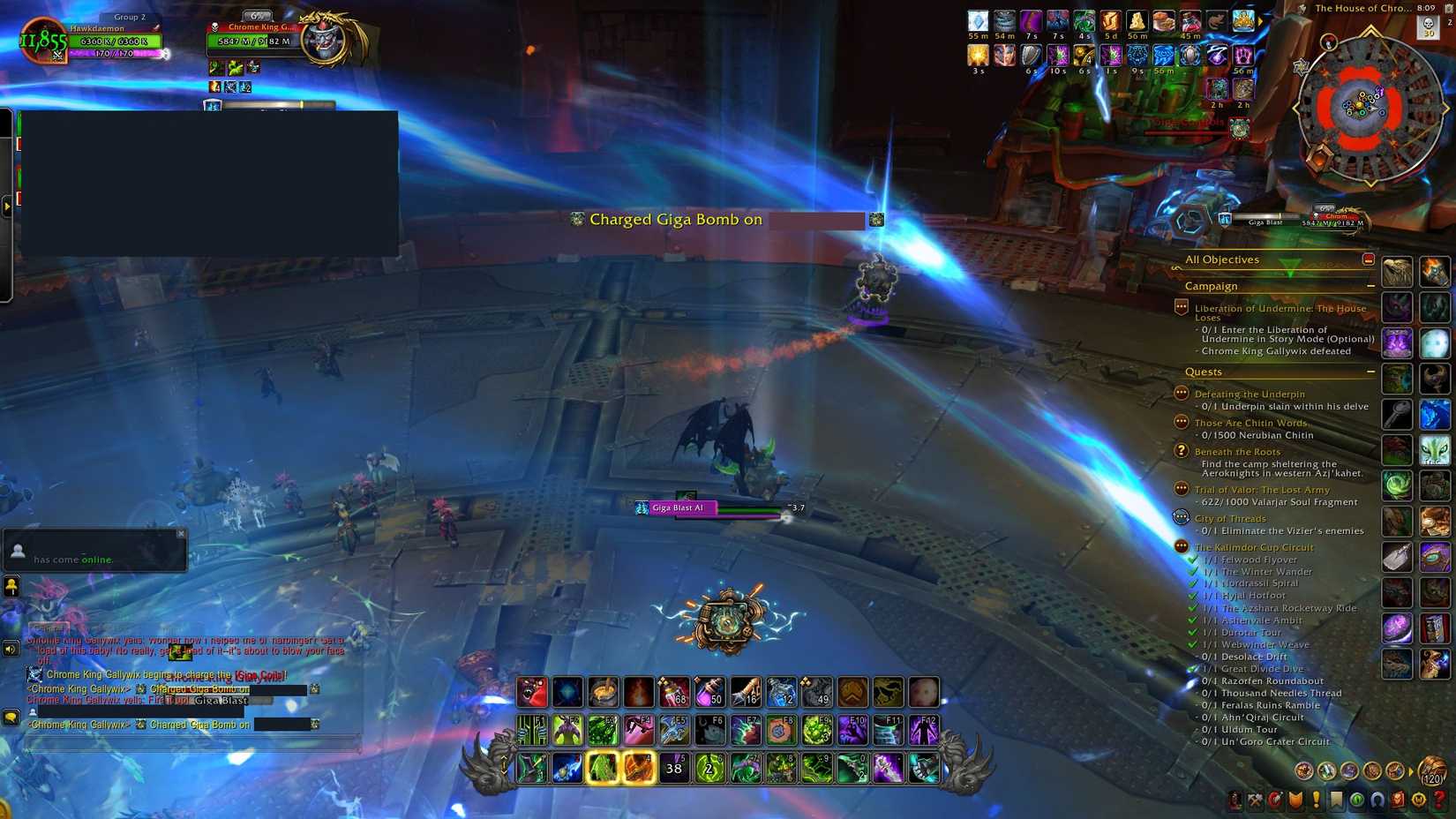1456x819 pixels.
Task: Select the quest titled The Kalimdor Cup Circuit
Action: [1253, 547]
